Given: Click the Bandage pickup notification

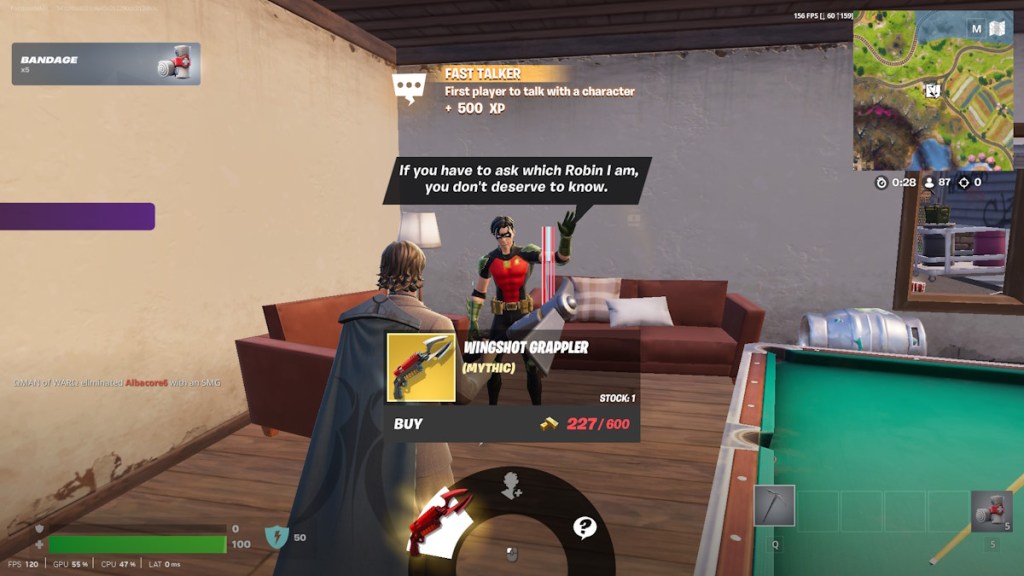Looking at the screenshot, I should 106,64.
